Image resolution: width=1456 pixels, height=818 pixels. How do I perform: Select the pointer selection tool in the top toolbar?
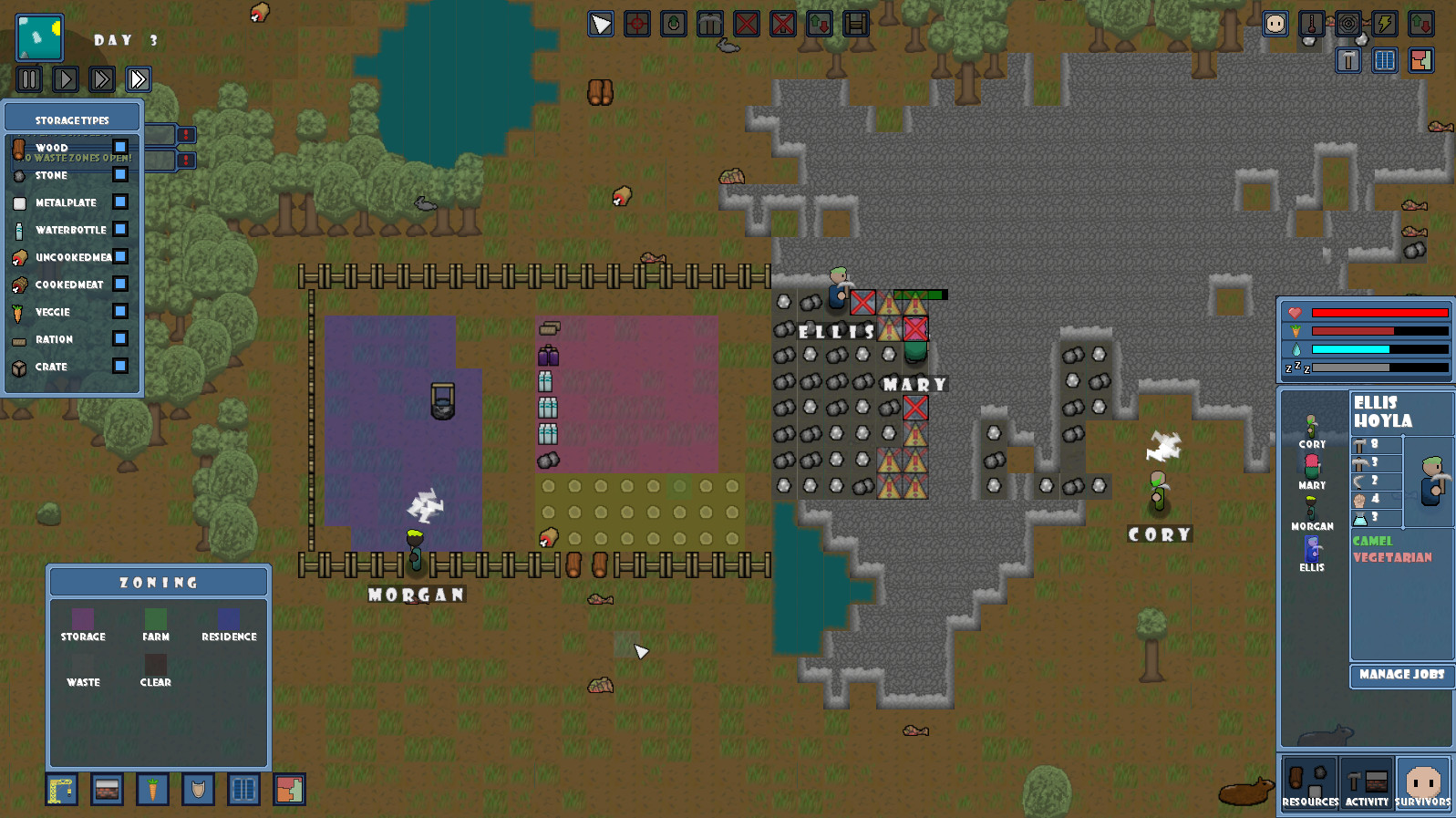point(600,25)
